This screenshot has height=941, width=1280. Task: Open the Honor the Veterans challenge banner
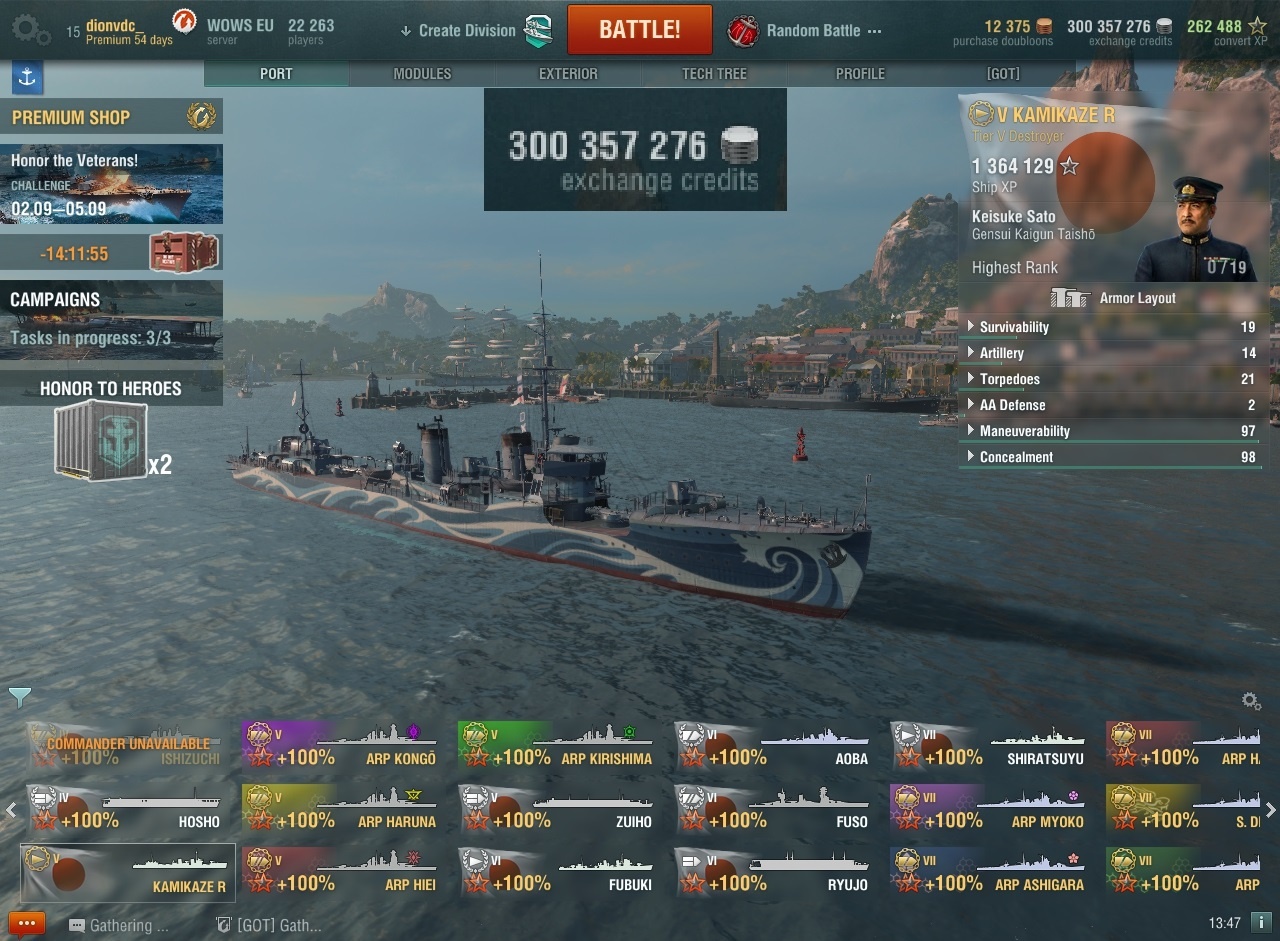coord(111,184)
